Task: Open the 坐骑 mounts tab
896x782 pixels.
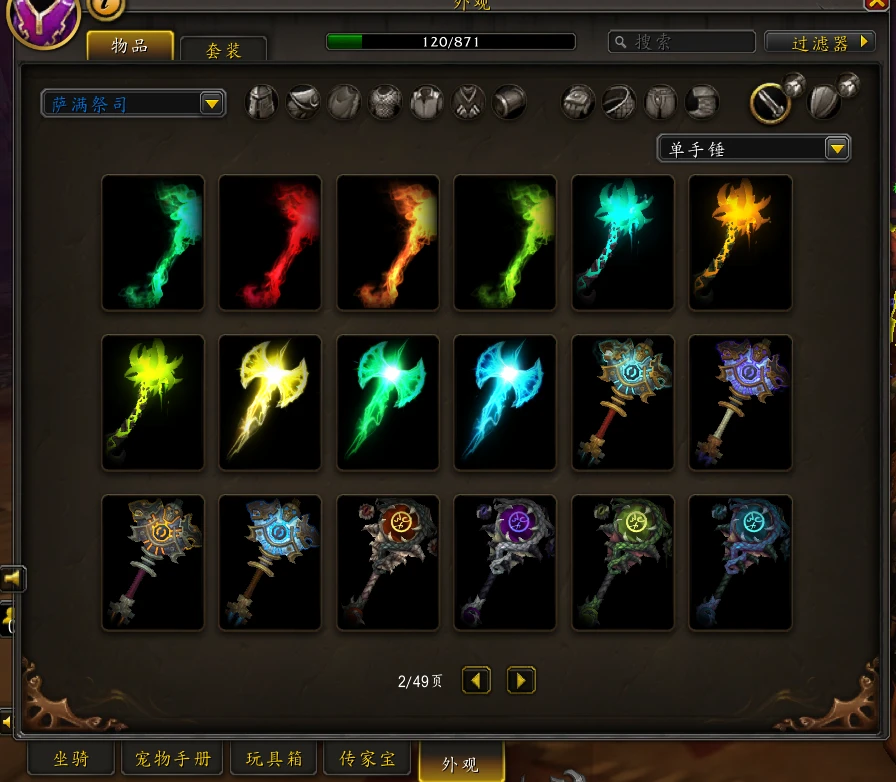Action: click(70, 759)
